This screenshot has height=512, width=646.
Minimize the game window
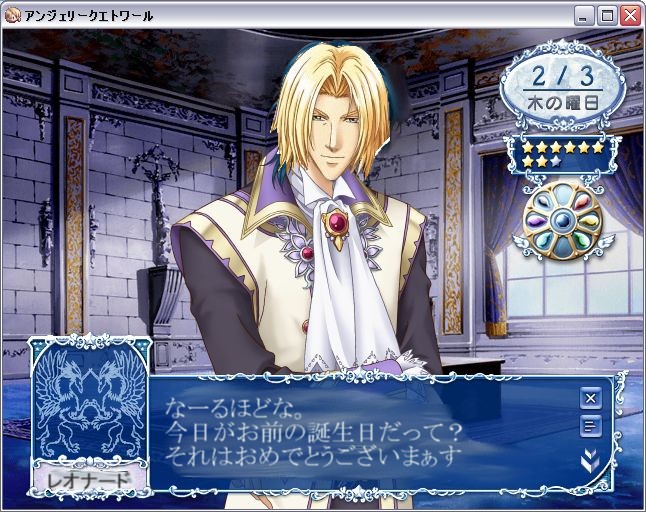point(586,15)
